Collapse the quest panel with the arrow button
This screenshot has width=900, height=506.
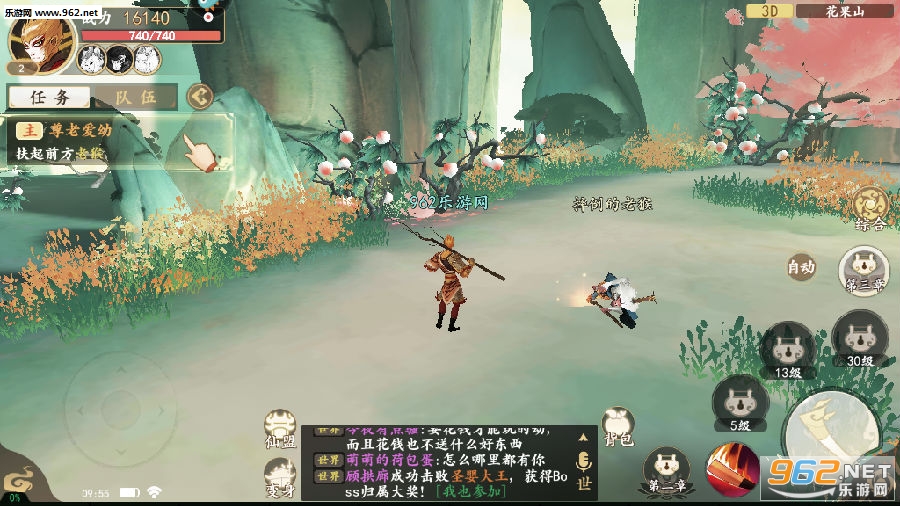tap(200, 96)
